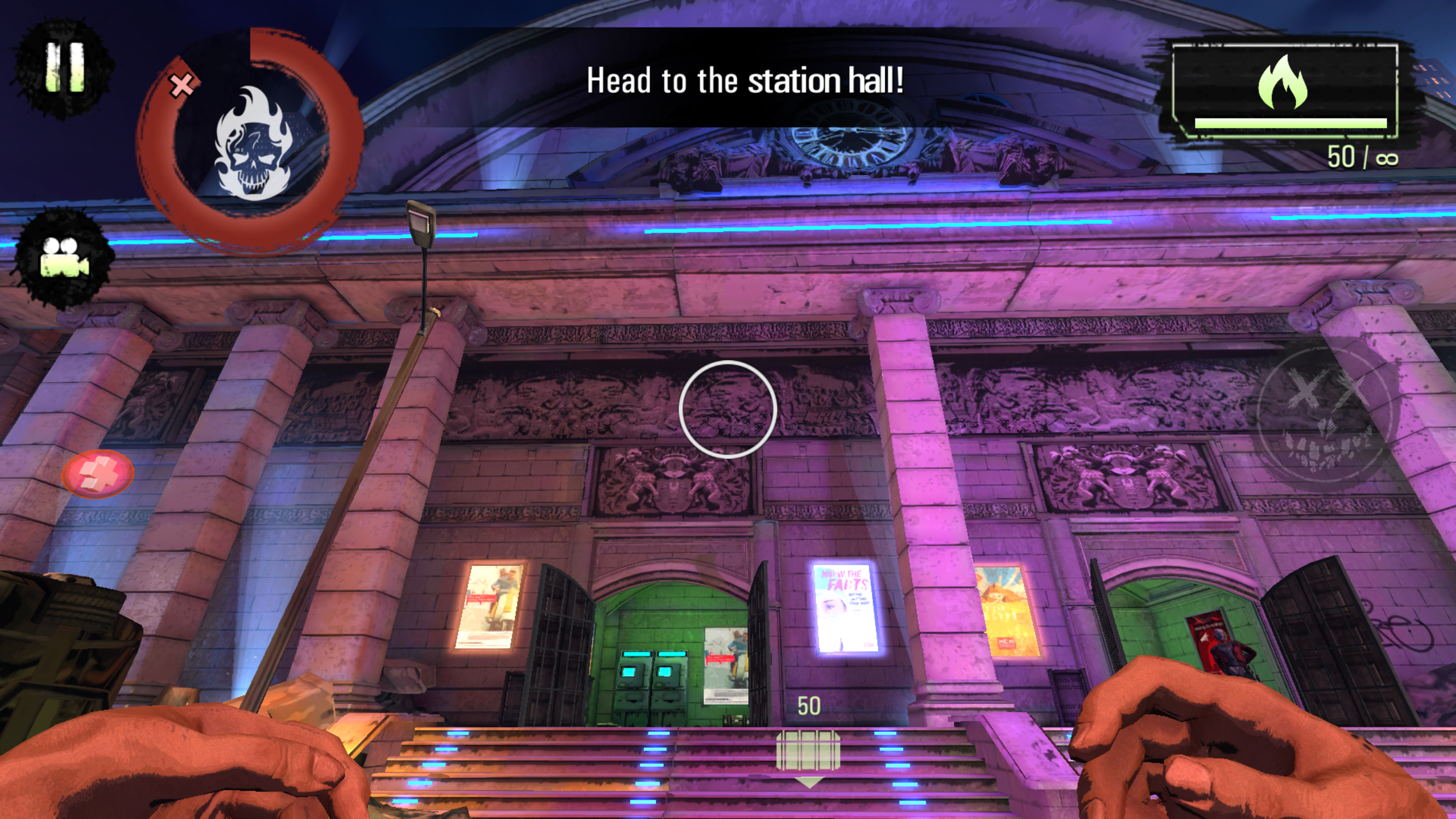The image size is (1456, 819).
Task: Select the El Diablo flaming skull portrait
Action: [252, 142]
